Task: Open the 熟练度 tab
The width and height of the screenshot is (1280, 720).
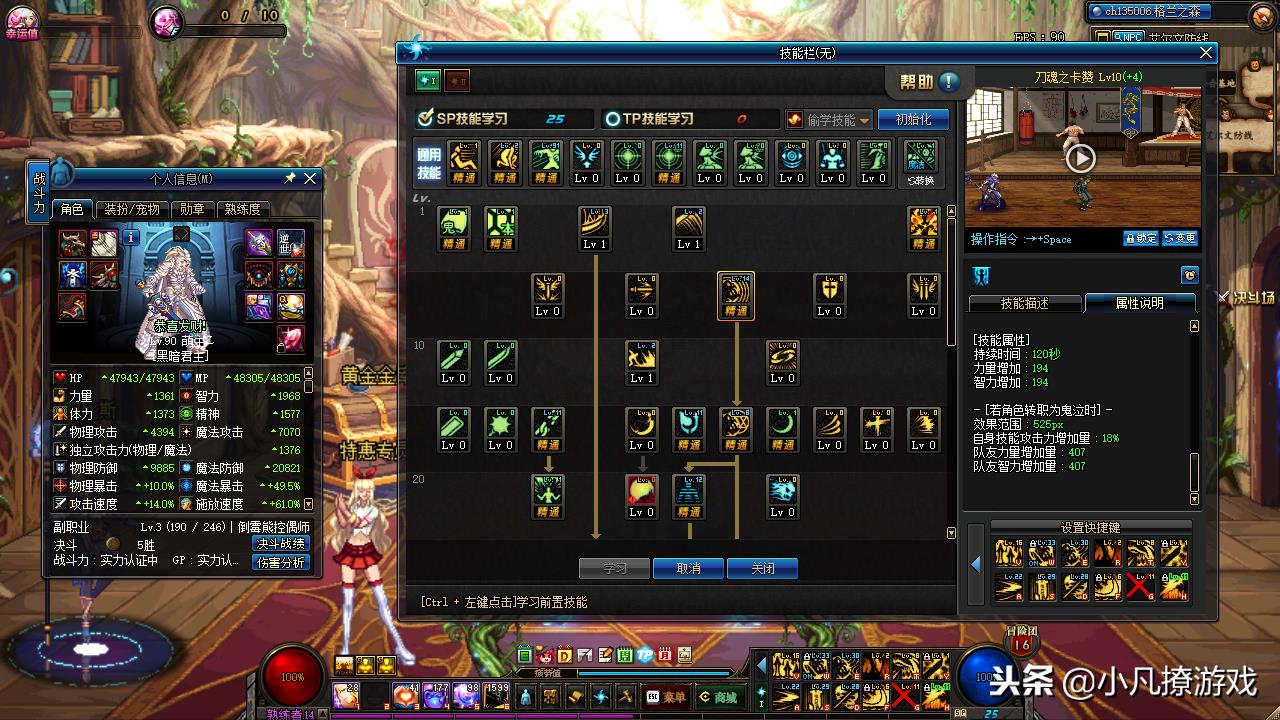Action: [x=242, y=209]
